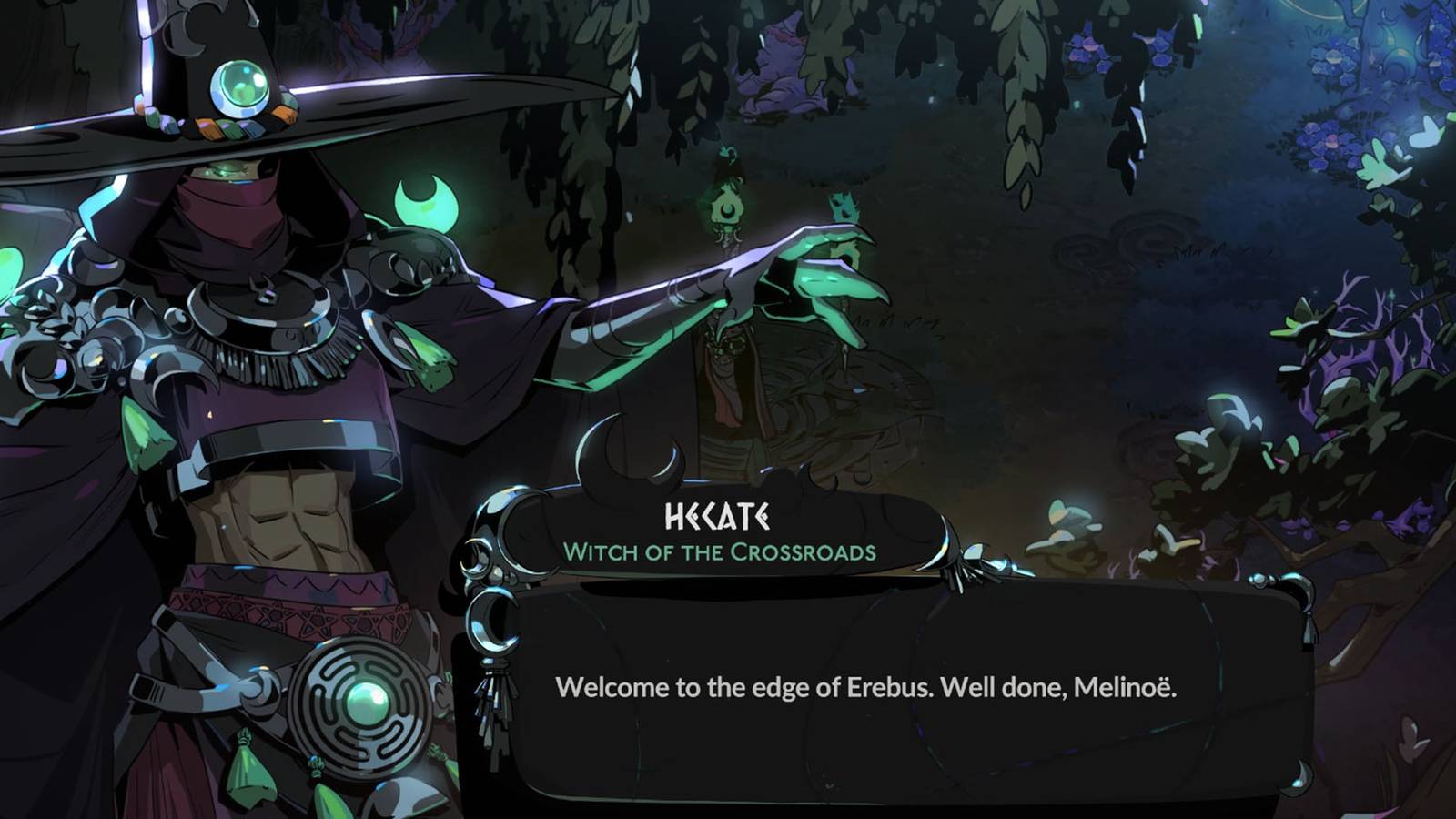Click the green orb gem on Hecate's hat

click(x=238, y=88)
